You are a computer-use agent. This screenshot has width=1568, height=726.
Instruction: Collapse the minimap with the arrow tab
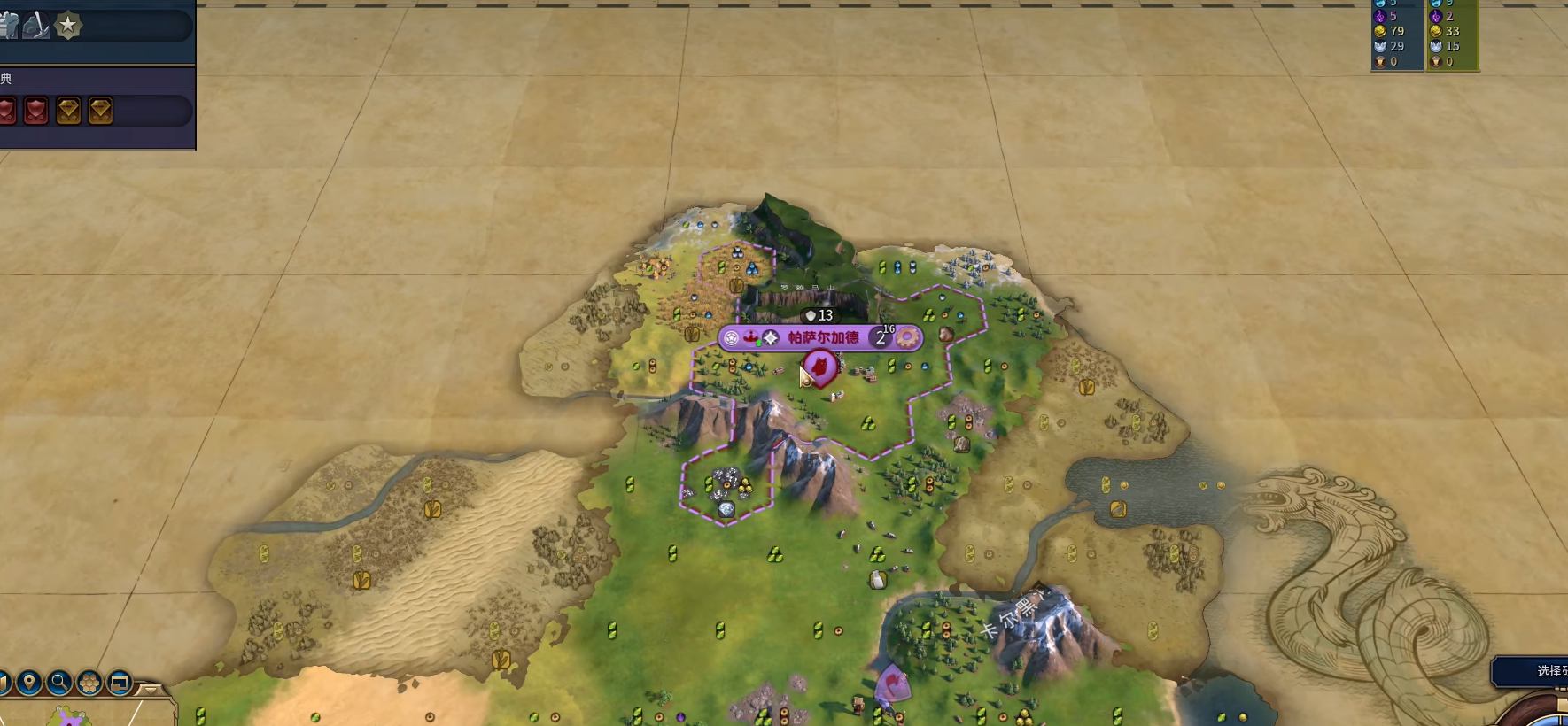(x=150, y=689)
